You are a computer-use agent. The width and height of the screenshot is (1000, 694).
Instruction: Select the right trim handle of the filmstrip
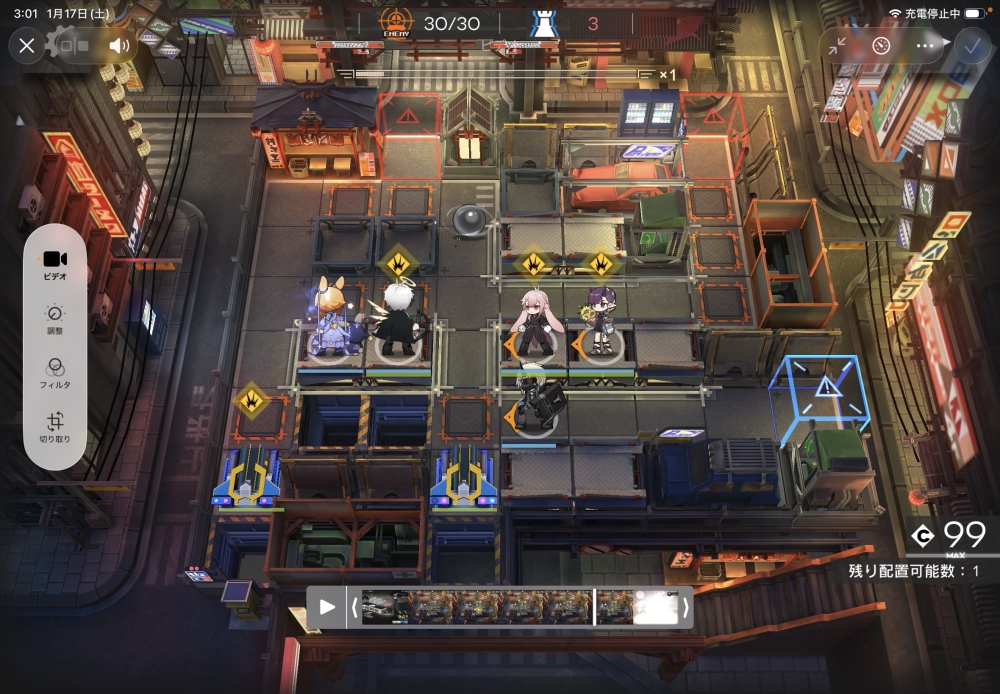(685, 607)
